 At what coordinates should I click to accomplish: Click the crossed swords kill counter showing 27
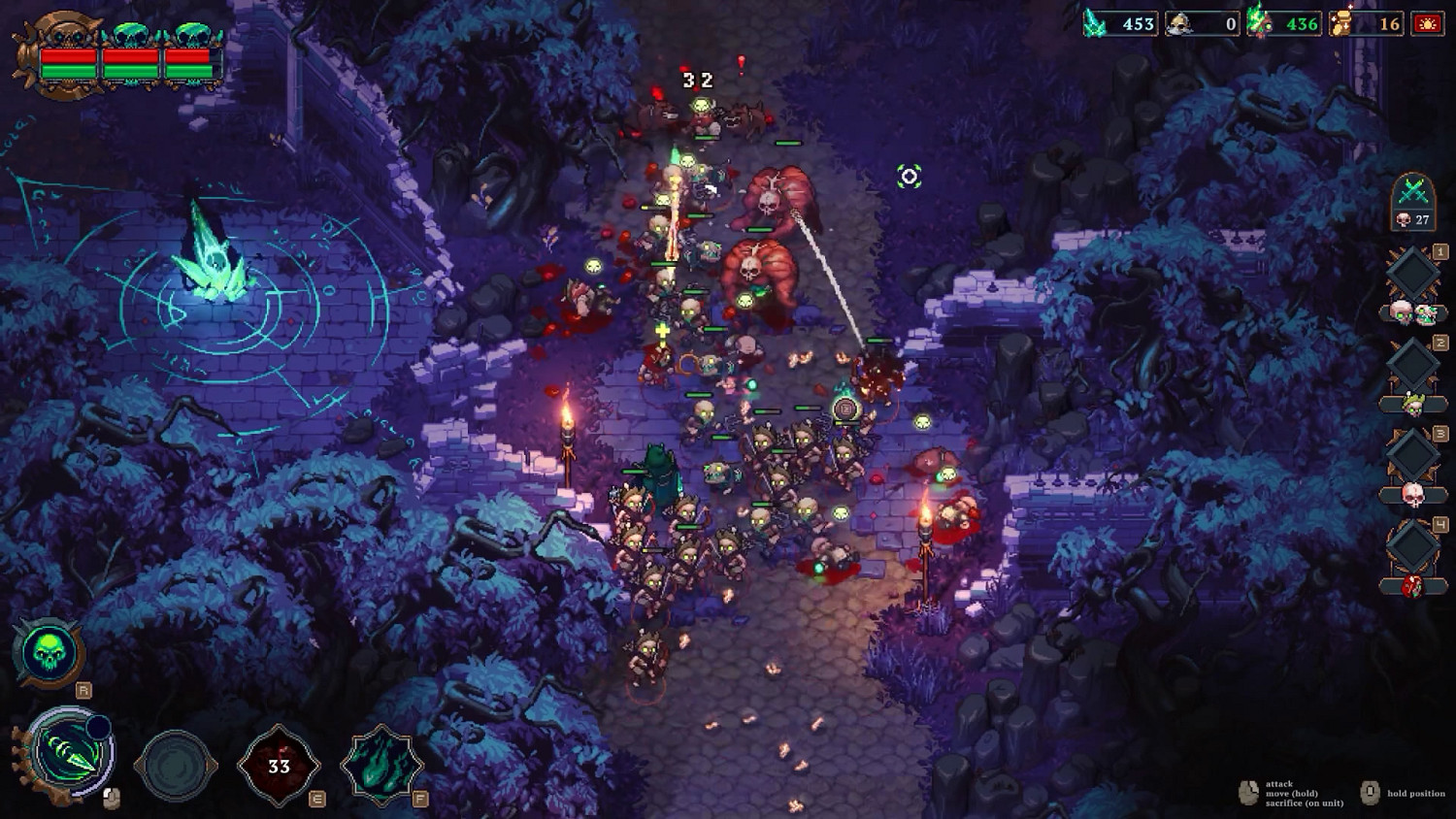(1412, 204)
